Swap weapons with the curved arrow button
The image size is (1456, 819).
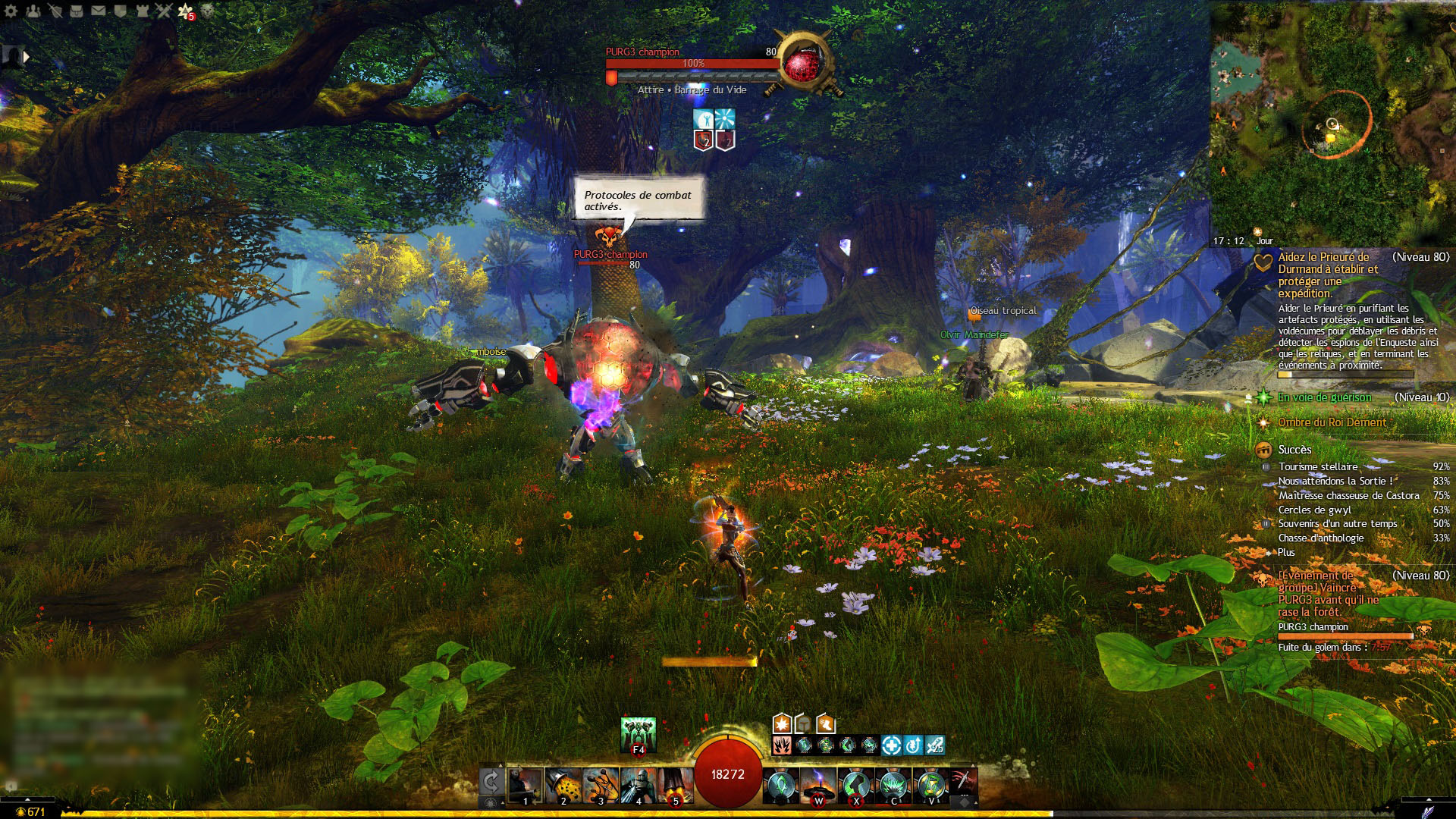(x=491, y=782)
